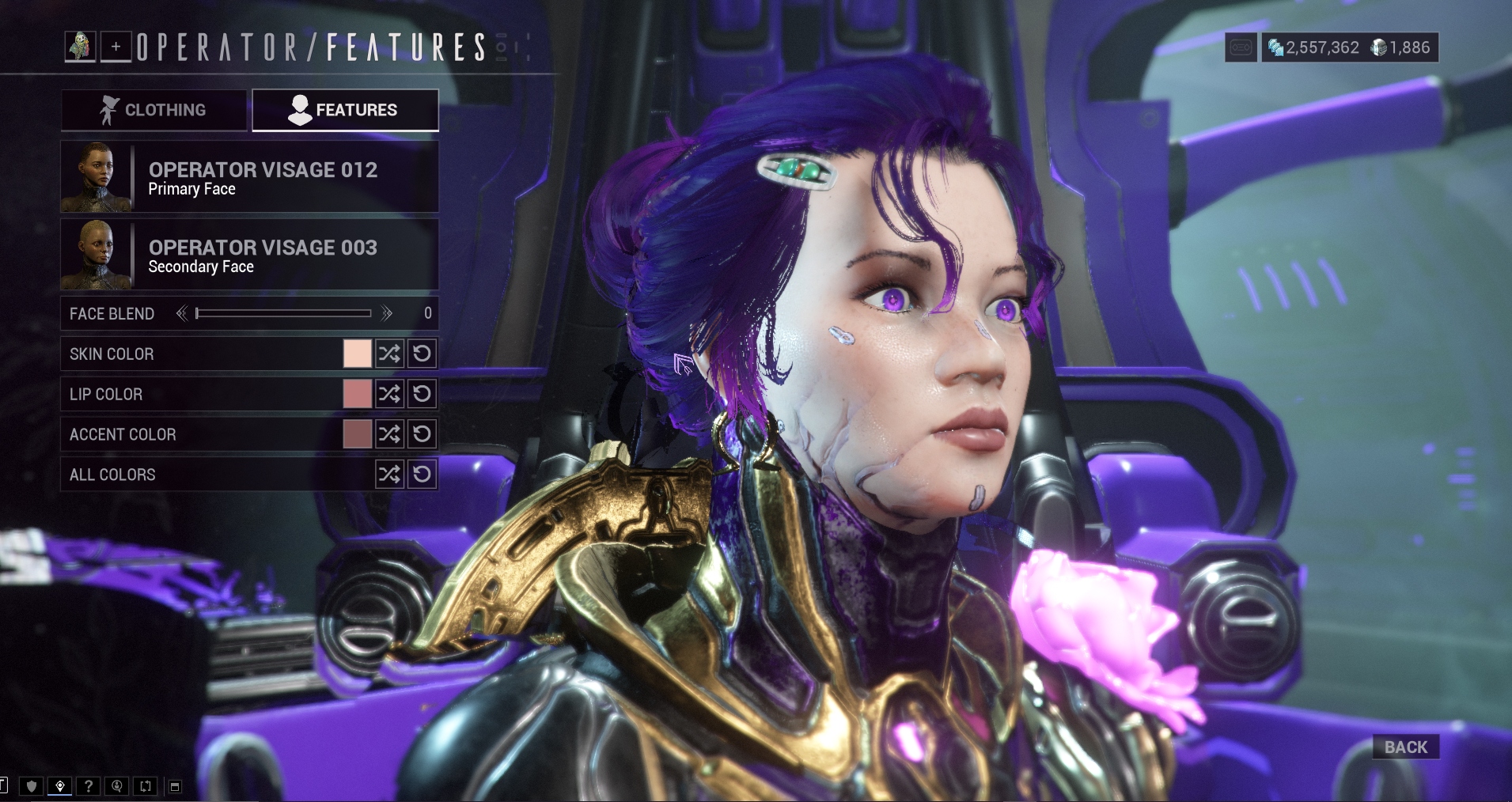
Task: Reset Skin Color to default
Action: coord(422,354)
